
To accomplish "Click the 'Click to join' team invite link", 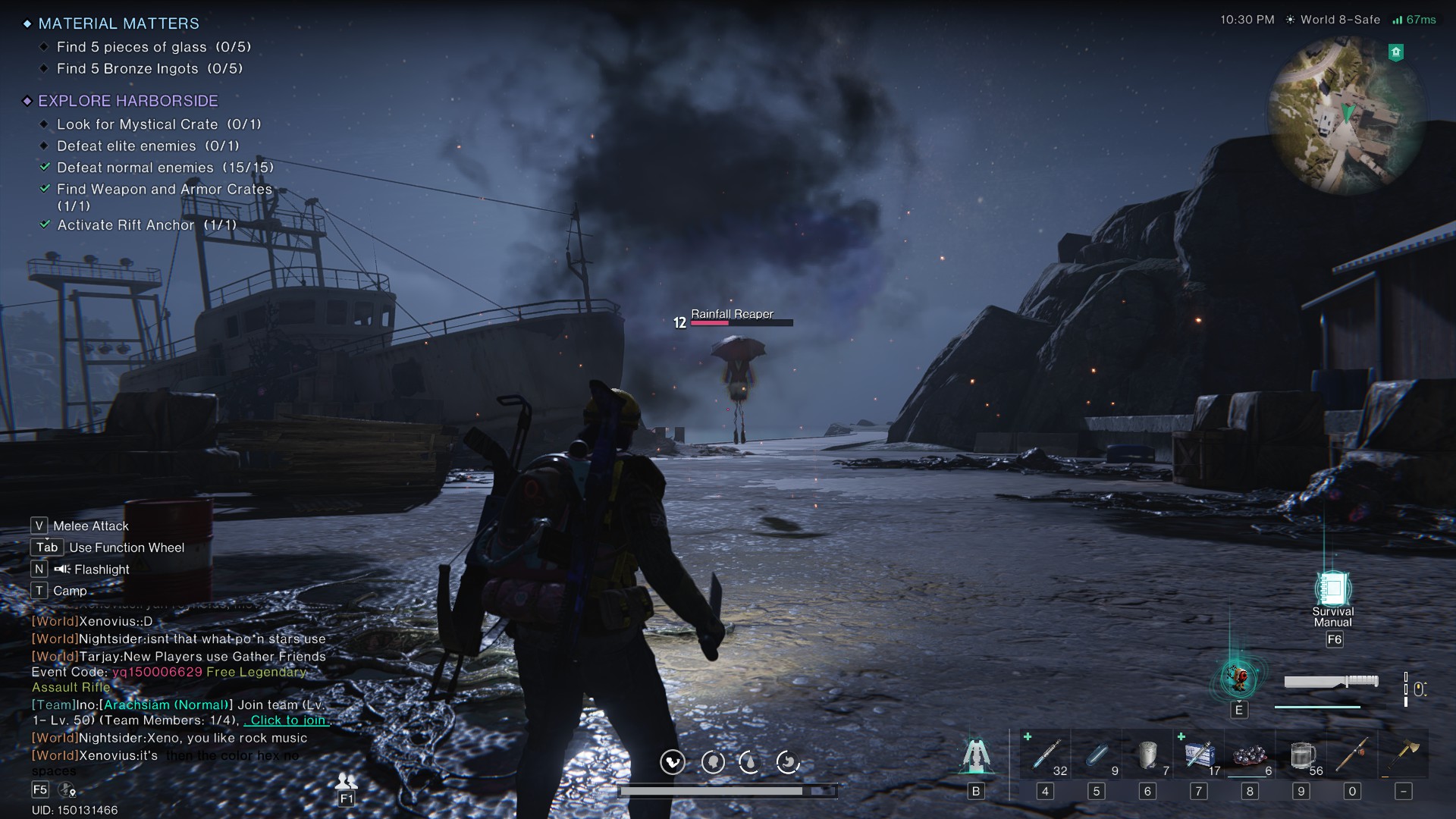I will tap(286, 720).
